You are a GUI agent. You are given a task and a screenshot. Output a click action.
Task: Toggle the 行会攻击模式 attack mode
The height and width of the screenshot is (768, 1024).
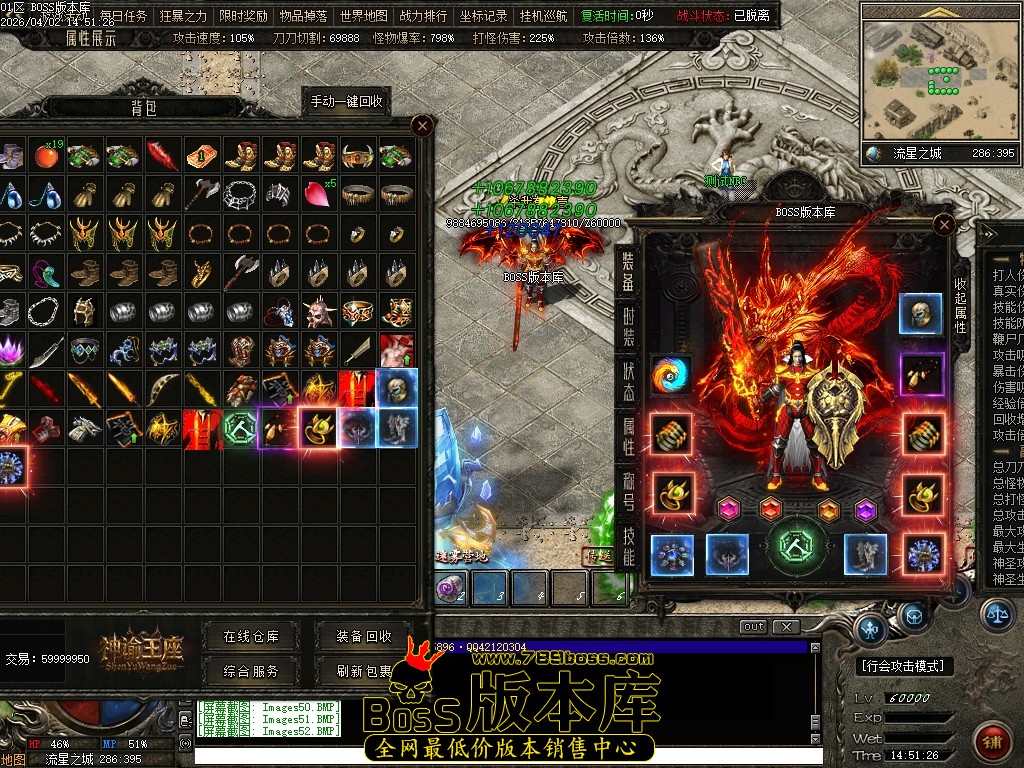coord(906,666)
